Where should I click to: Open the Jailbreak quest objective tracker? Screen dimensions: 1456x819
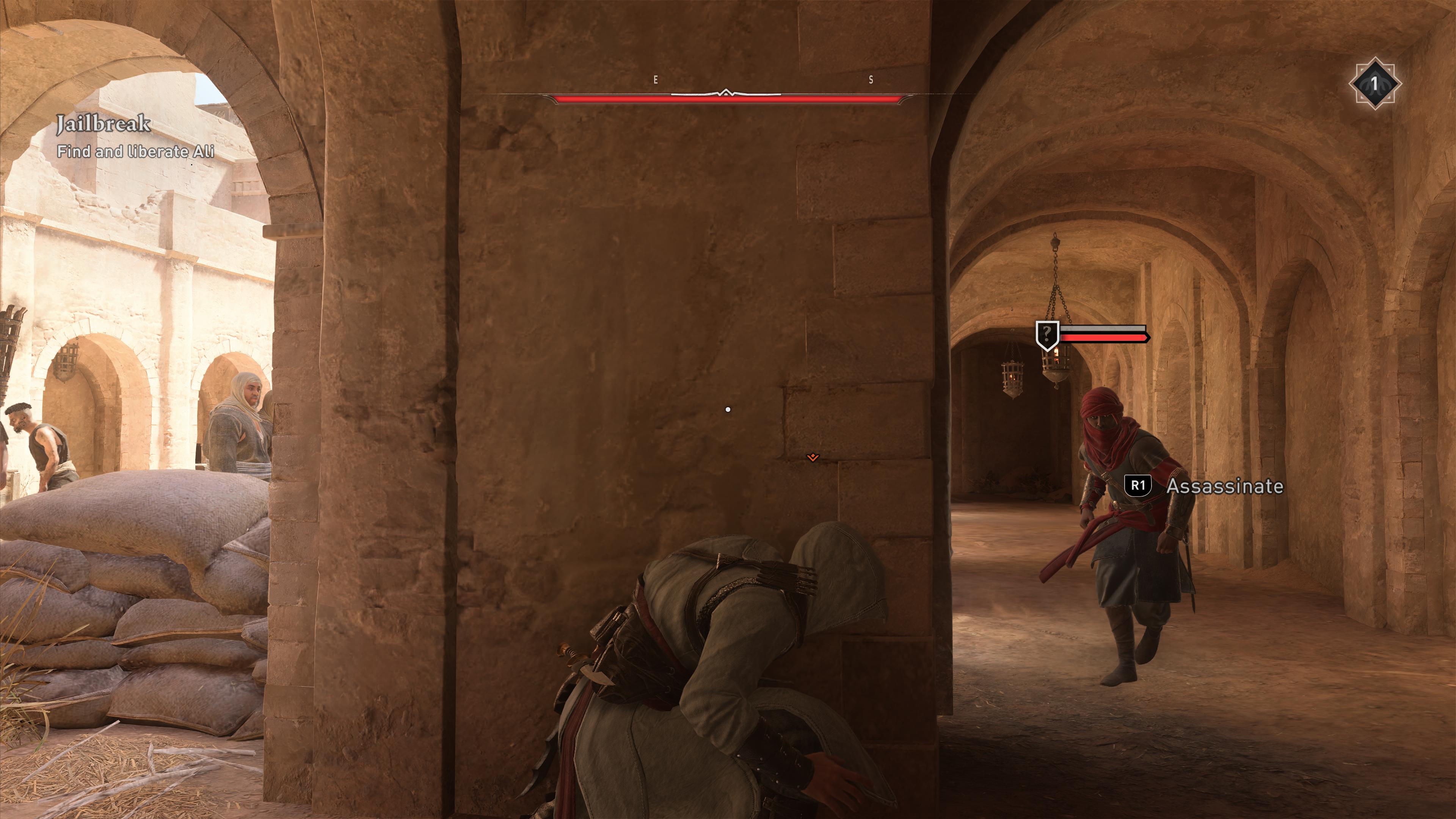click(135, 137)
